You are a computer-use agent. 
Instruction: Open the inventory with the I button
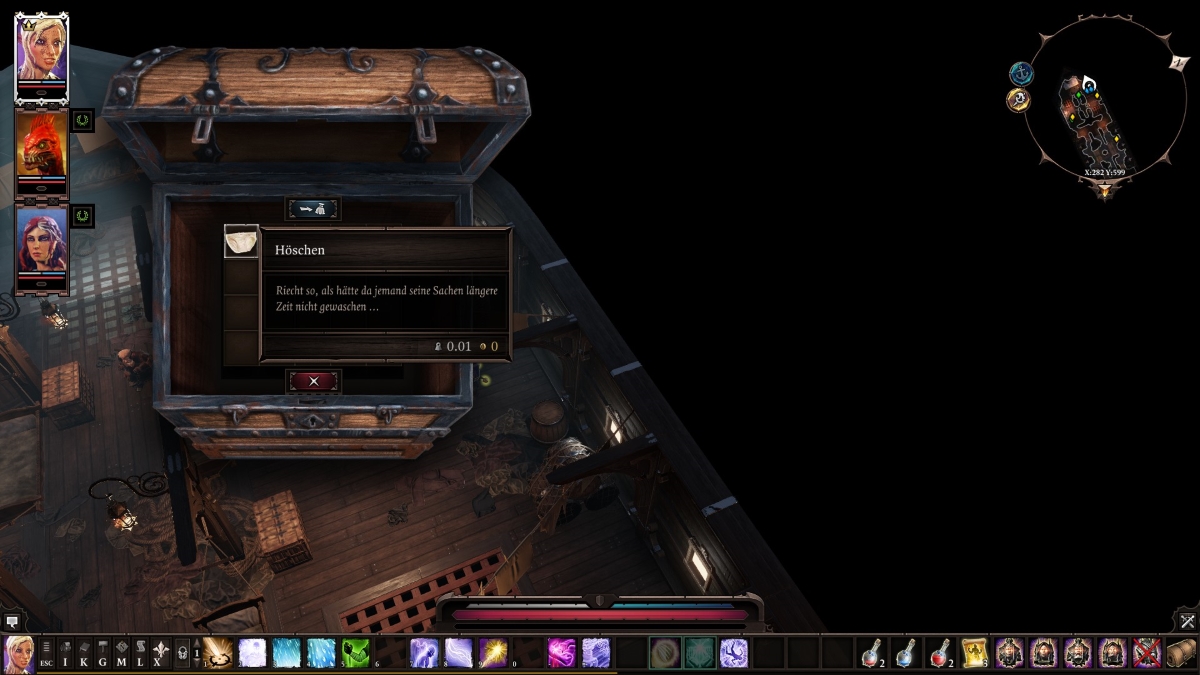click(66, 653)
